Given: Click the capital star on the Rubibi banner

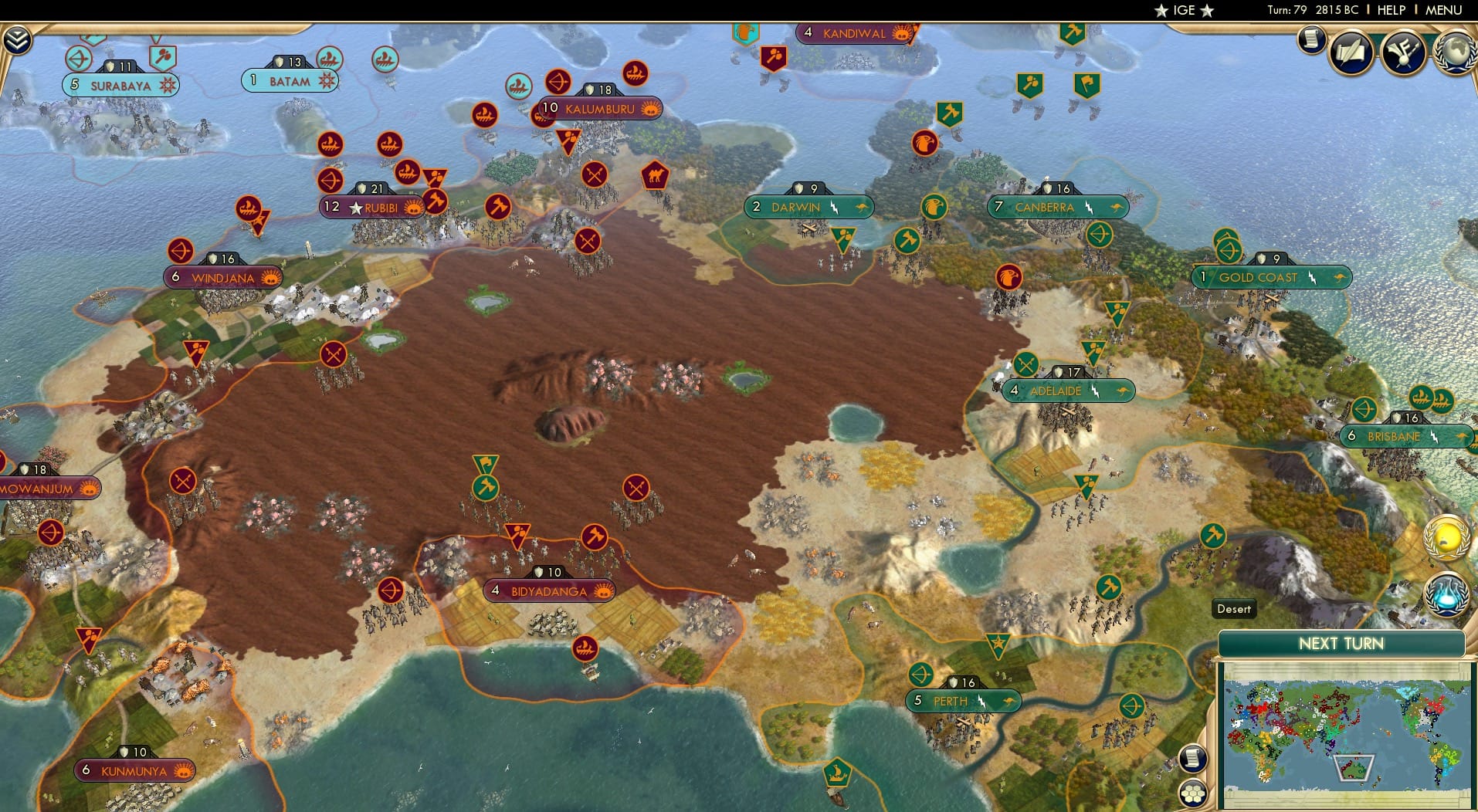Looking at the screenshot, I should click(355, 206).
